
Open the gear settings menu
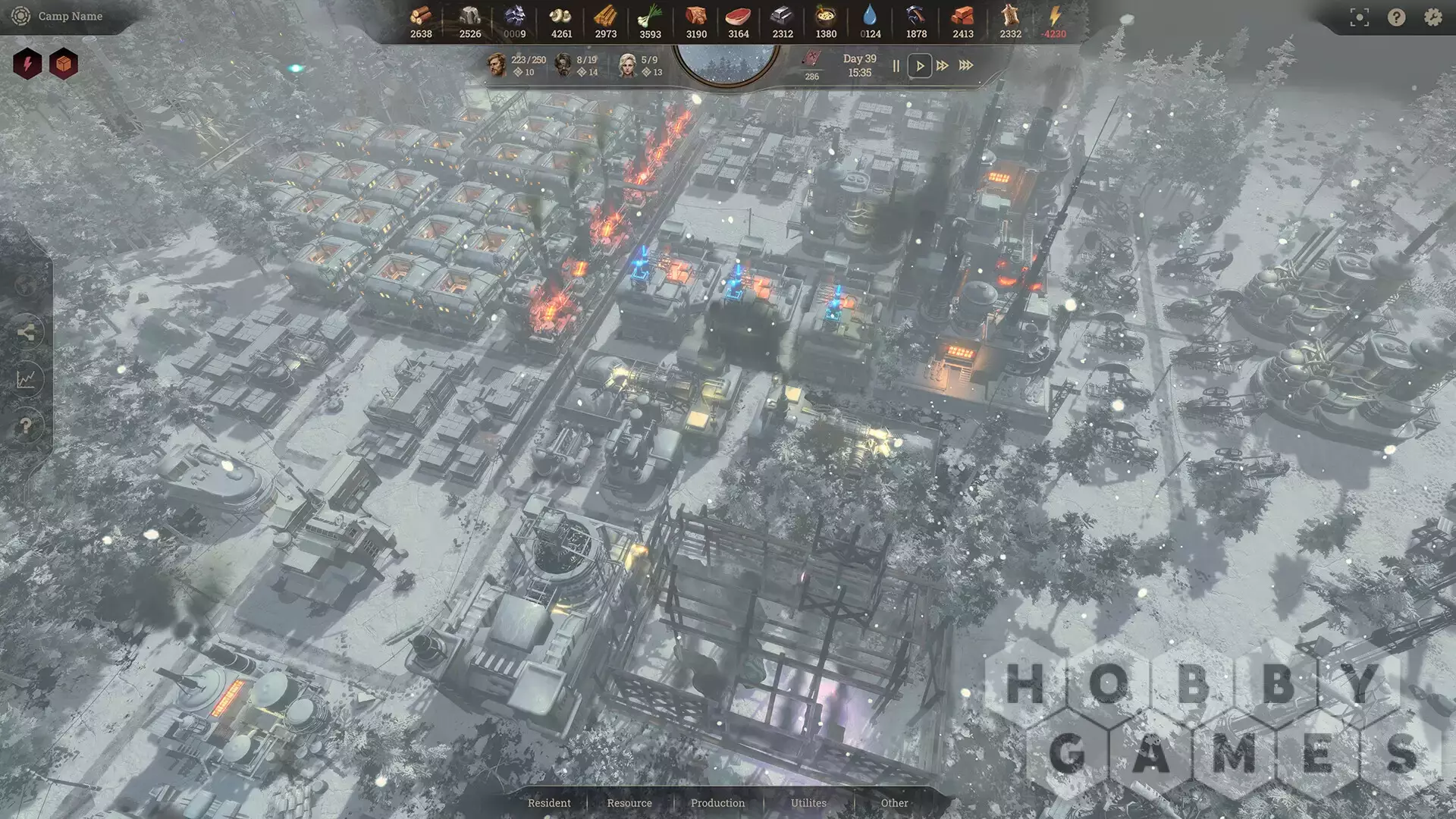pyautogui.click(x=1432, y=17)
